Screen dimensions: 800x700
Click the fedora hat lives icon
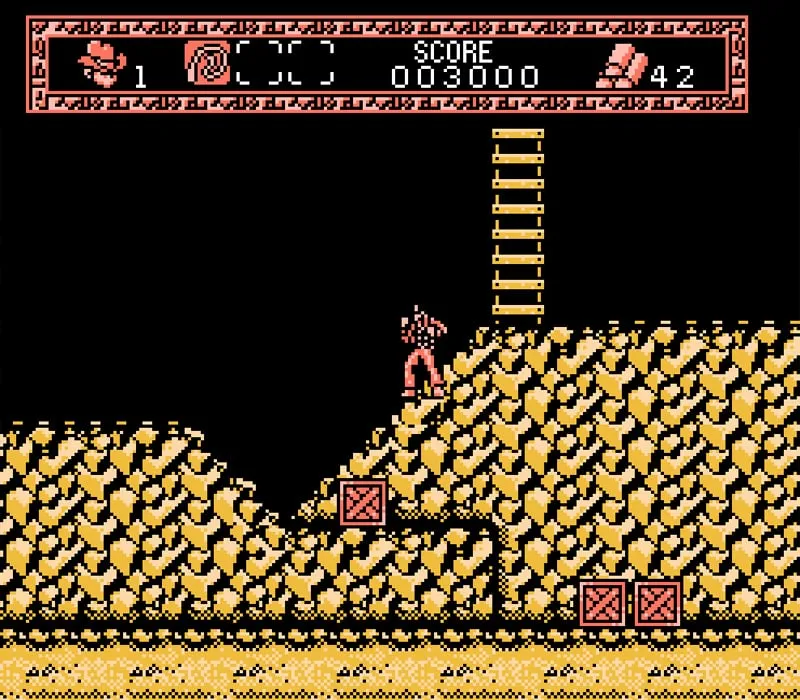coord(102,64)
